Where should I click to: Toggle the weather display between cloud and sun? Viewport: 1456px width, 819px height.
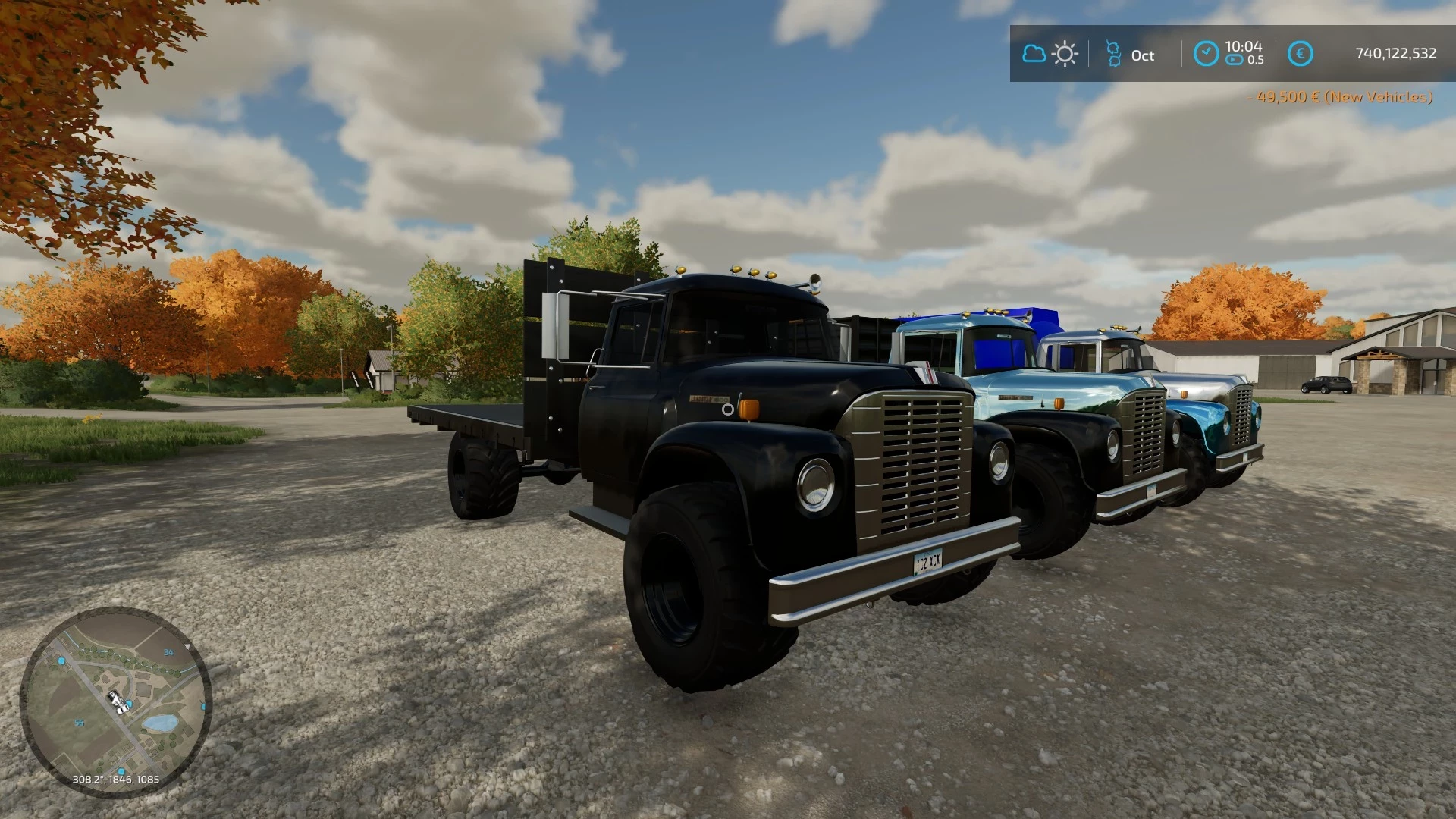tap(1049, 53)
